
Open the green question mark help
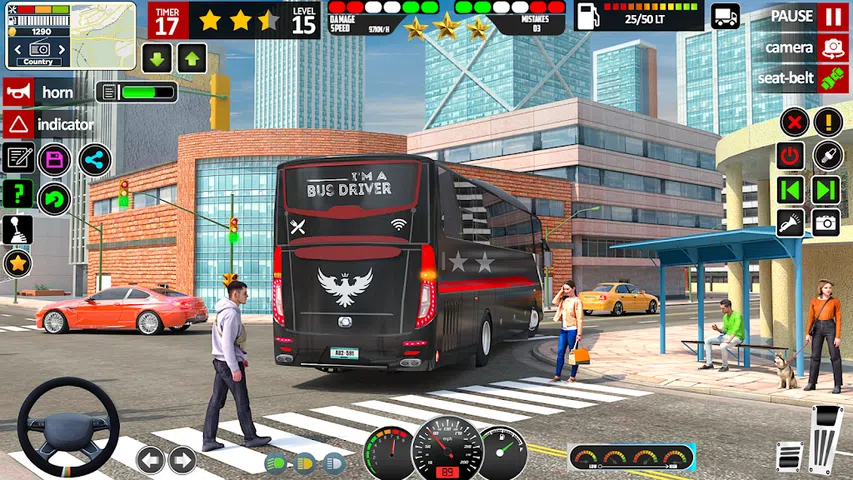point(18,193)
